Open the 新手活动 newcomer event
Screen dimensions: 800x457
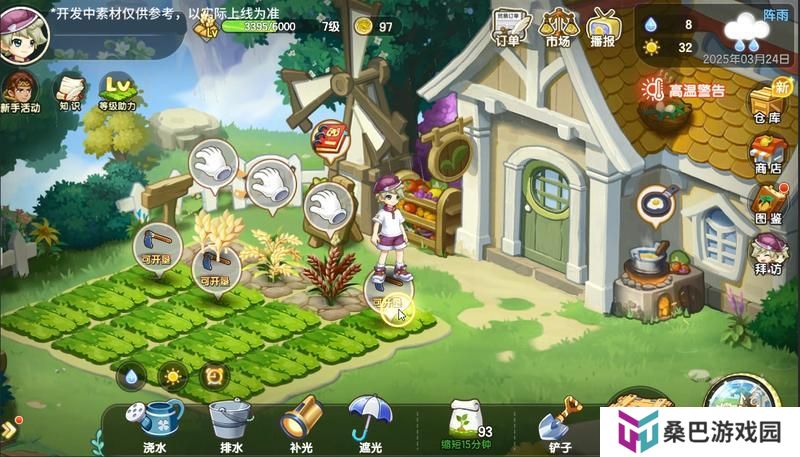pos(20,88)
